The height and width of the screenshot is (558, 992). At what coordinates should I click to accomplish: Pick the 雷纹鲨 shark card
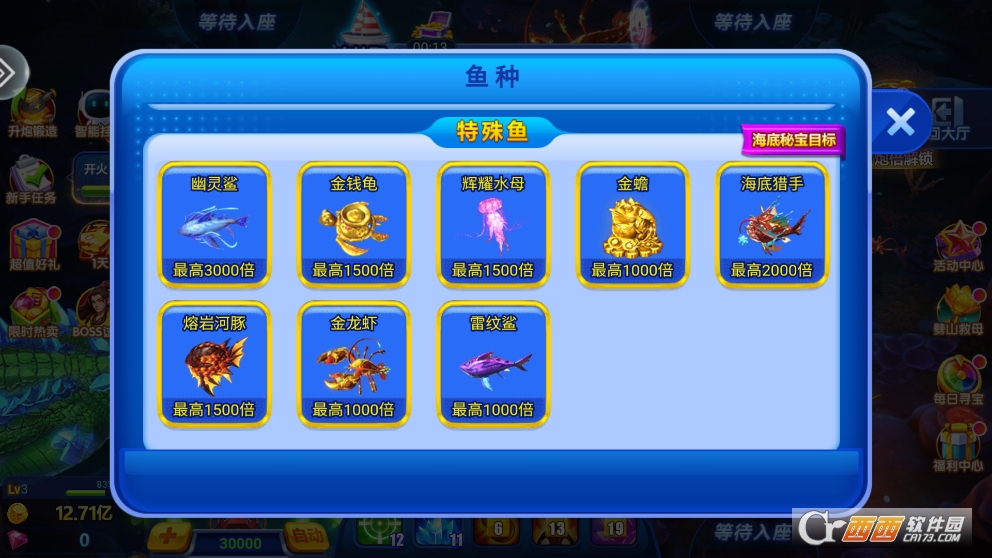(x=493, y=364)
